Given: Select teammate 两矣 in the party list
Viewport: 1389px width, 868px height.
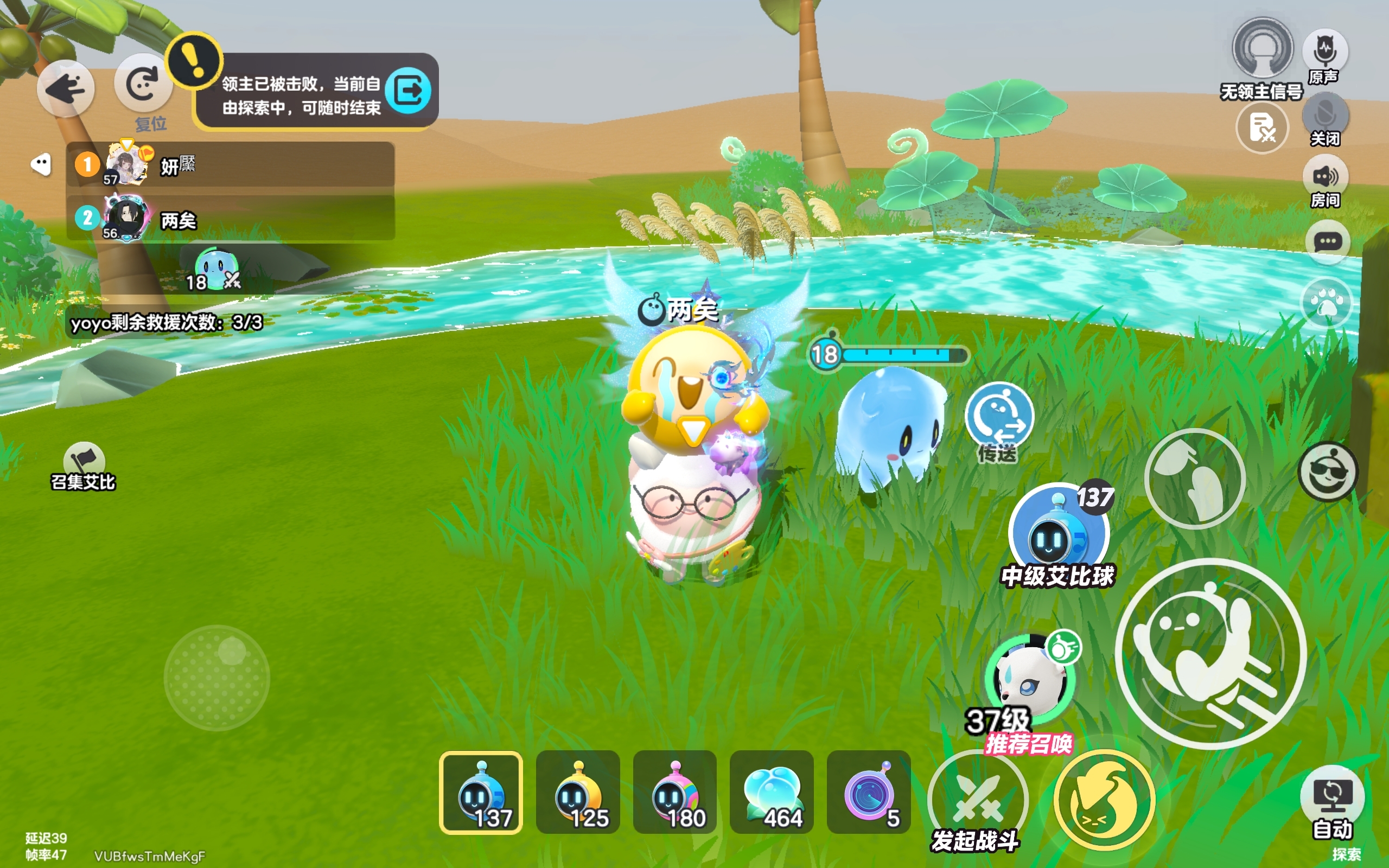Looking at the screenshot, I should [230, 218].
